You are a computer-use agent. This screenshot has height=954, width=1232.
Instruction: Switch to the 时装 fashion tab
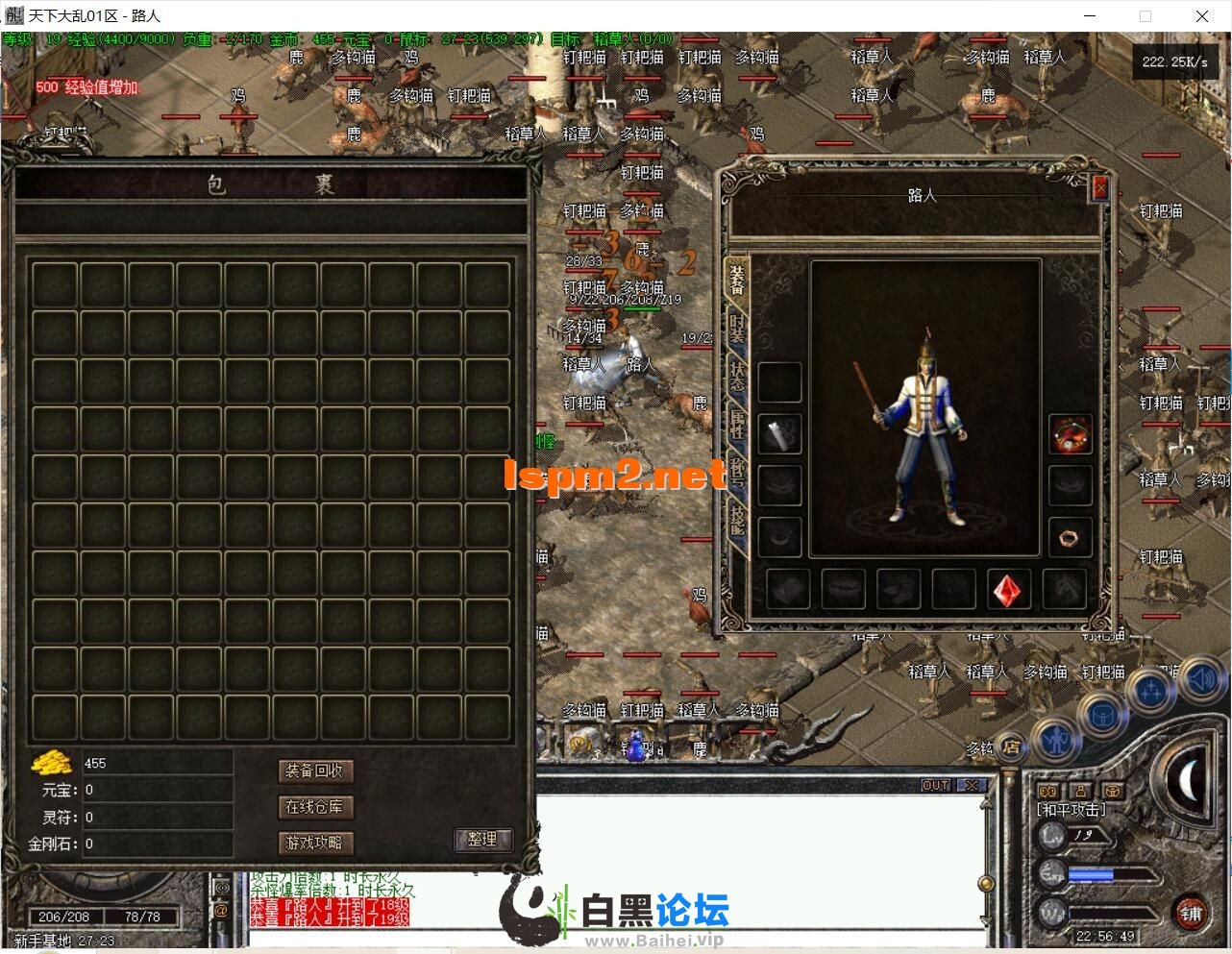(737, 328)
